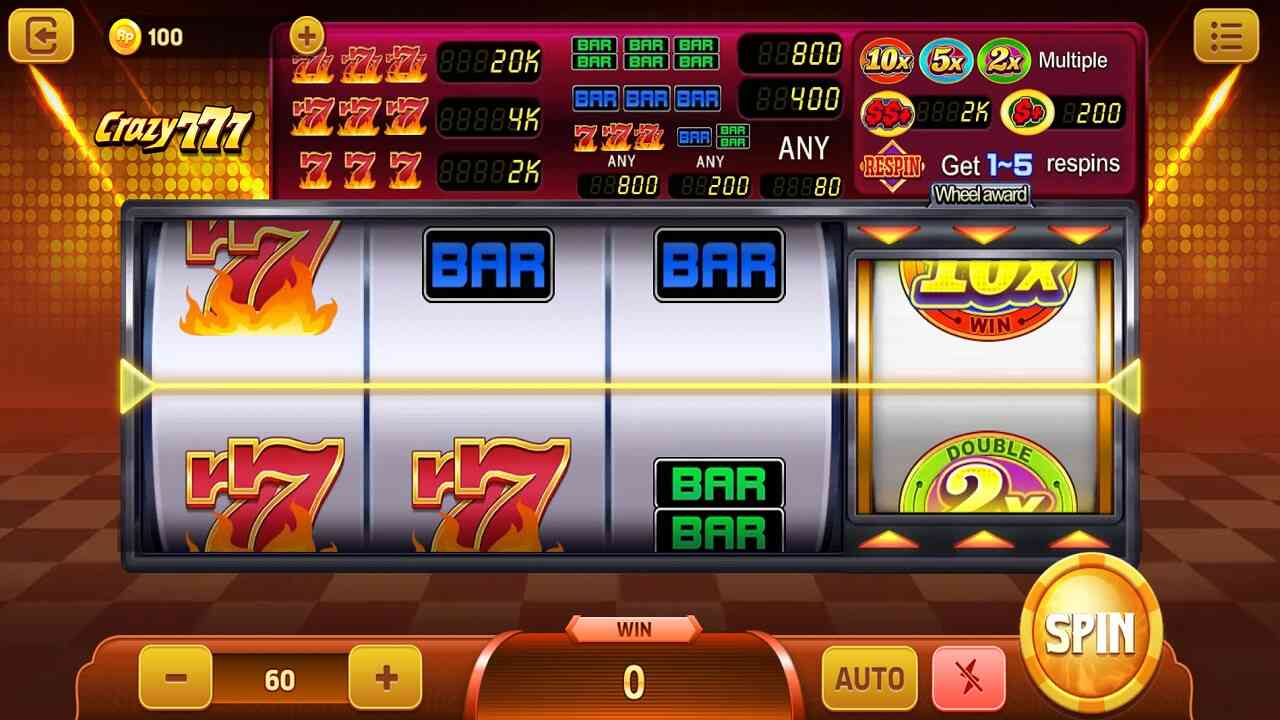Hit the golden SPIN button
Viewport: 1280px width, 720px height.
click(1092, 632)
